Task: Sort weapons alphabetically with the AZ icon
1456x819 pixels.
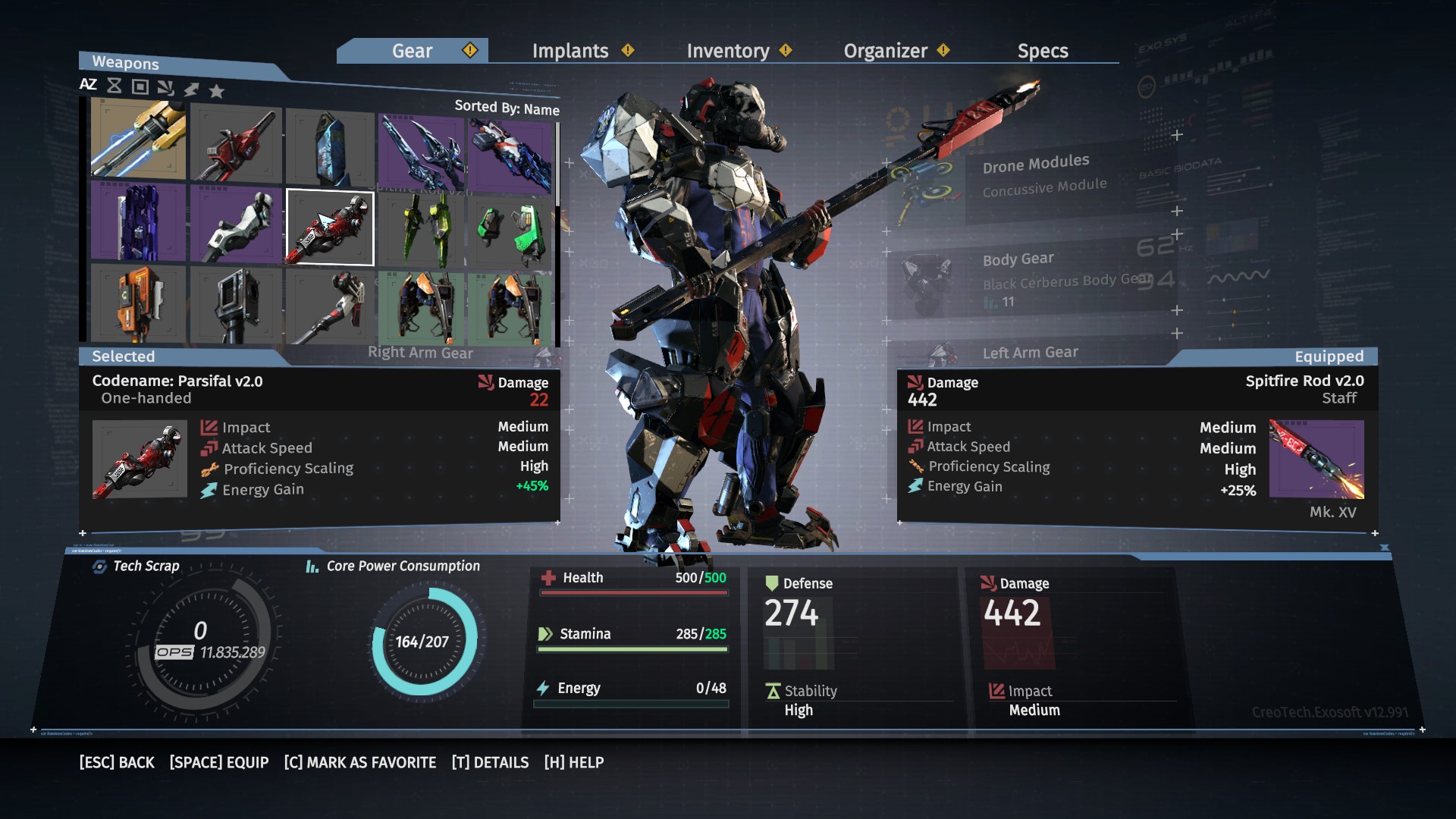Action: pyautogui.click(x=88, y=85)
